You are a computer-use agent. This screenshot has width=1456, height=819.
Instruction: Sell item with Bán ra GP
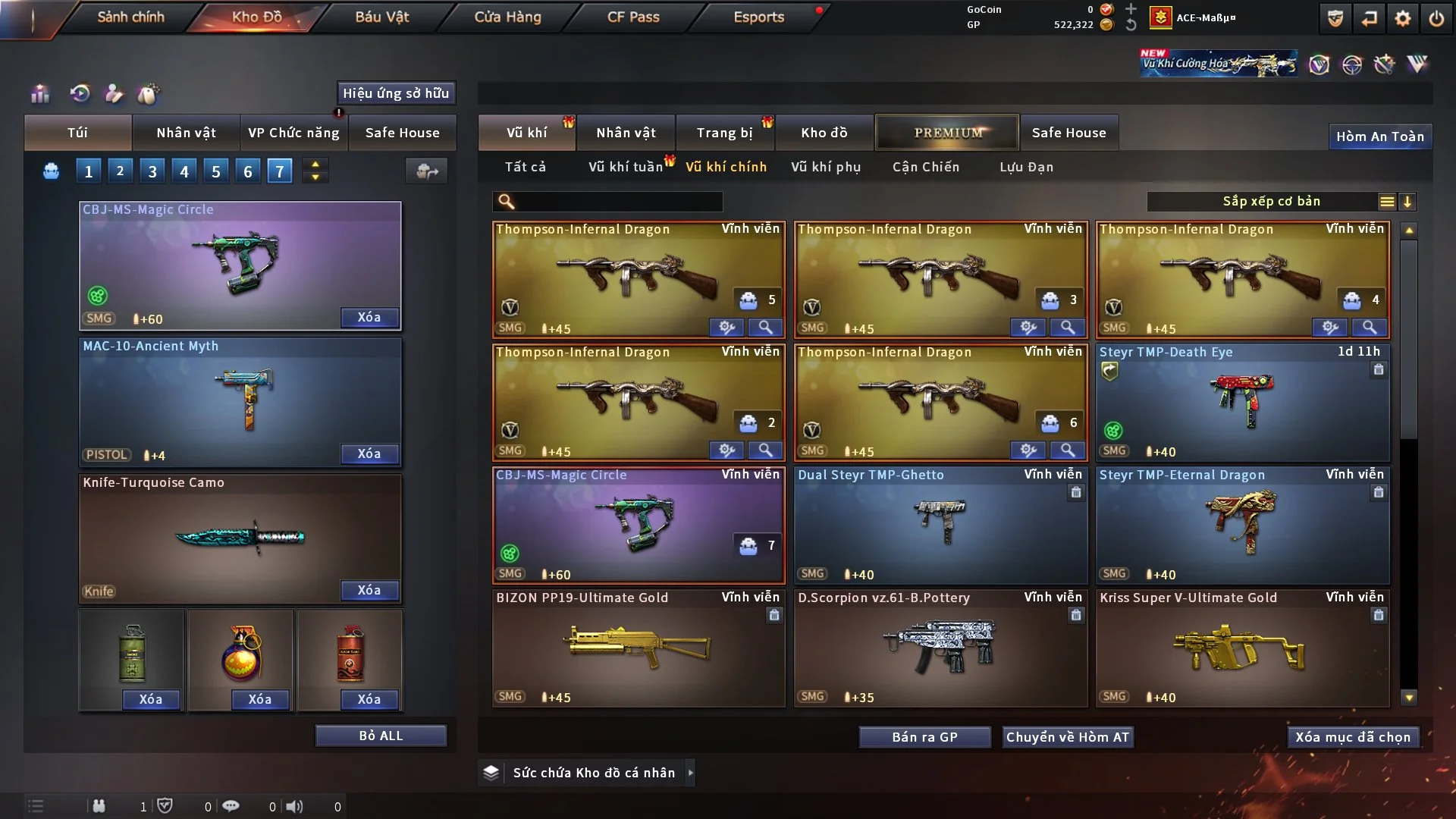point(924,737)
